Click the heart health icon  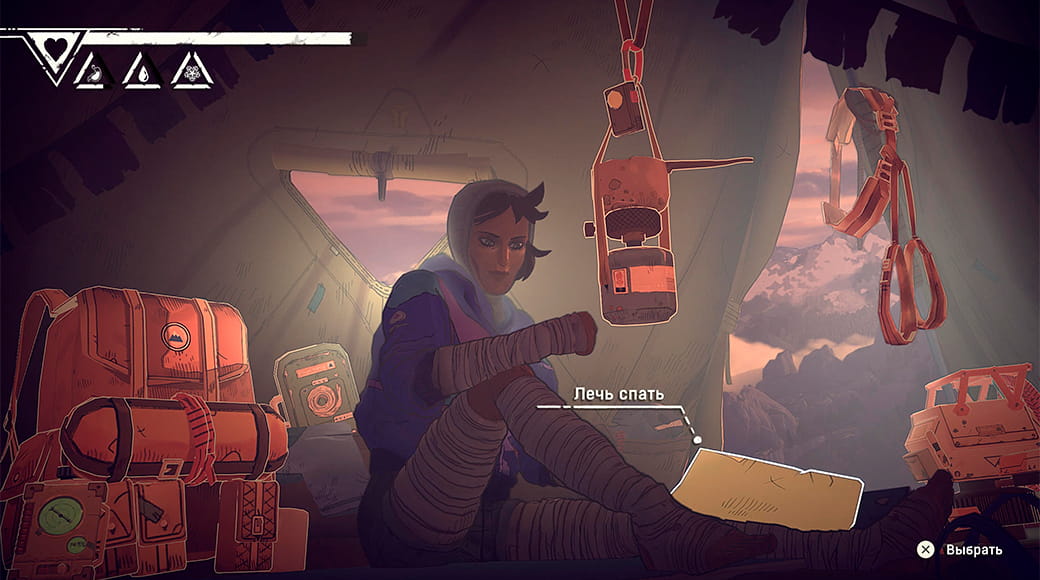pos(54,47)
